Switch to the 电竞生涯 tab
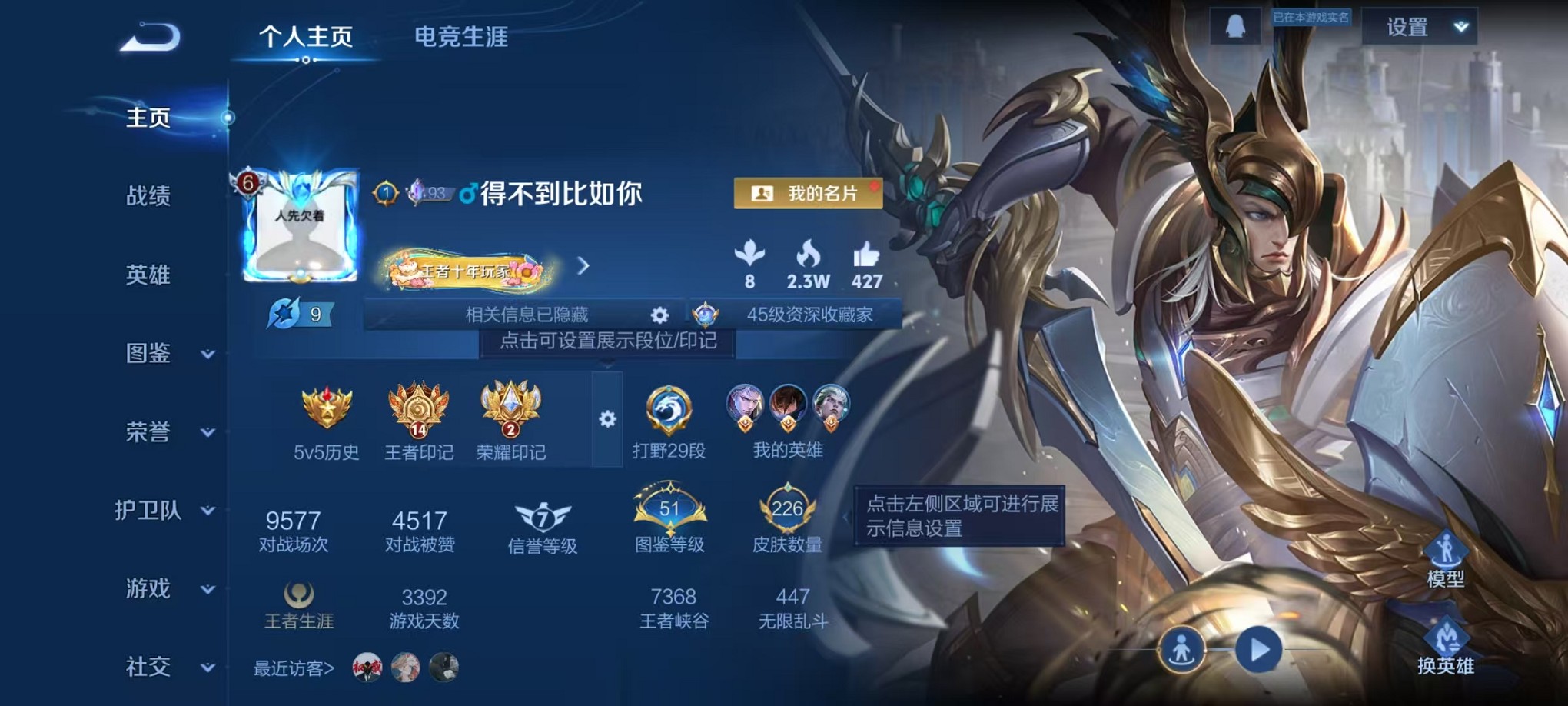This screenshot has width=1568, height=706. [460, 37]
